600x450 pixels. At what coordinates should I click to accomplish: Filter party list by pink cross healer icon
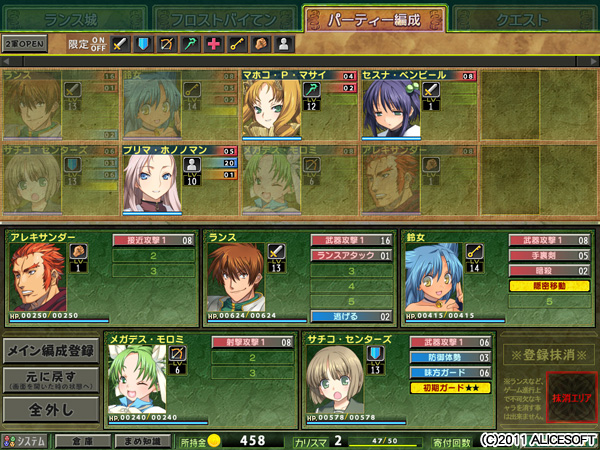click(x=213, y=44)
